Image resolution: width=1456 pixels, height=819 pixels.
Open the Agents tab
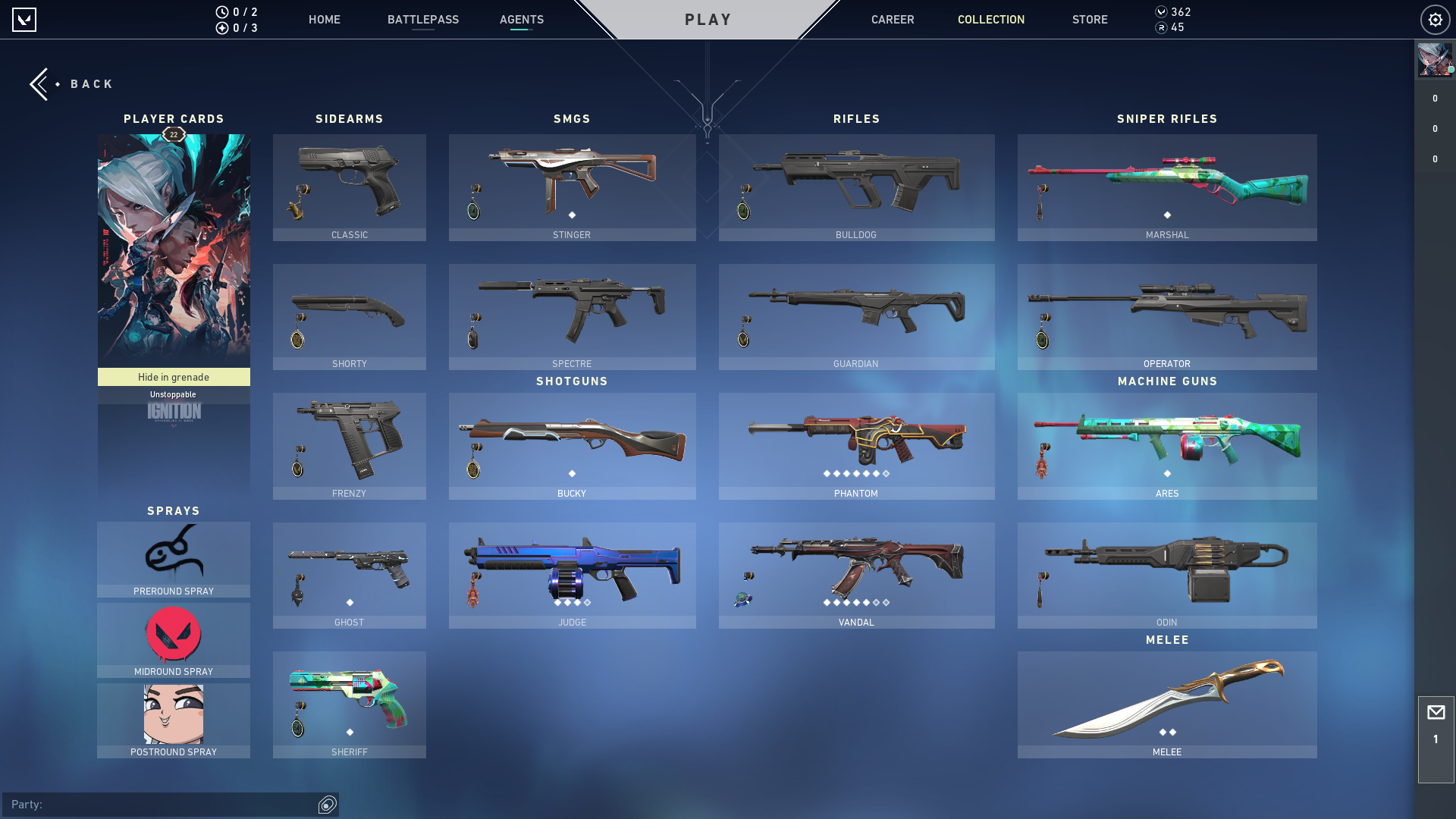(x=521, y=20)
